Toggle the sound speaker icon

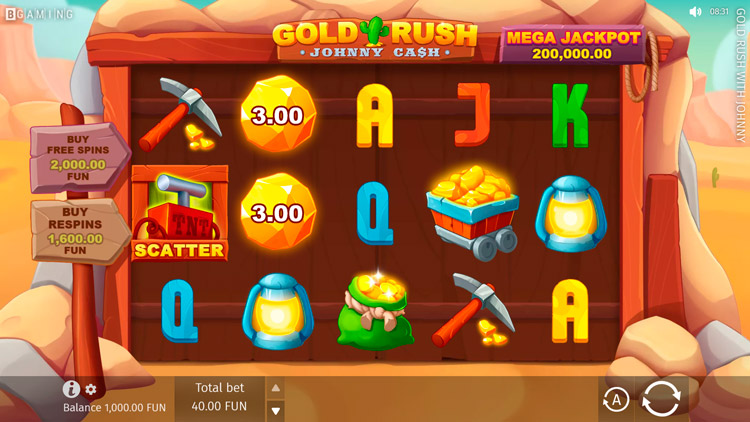695,12
